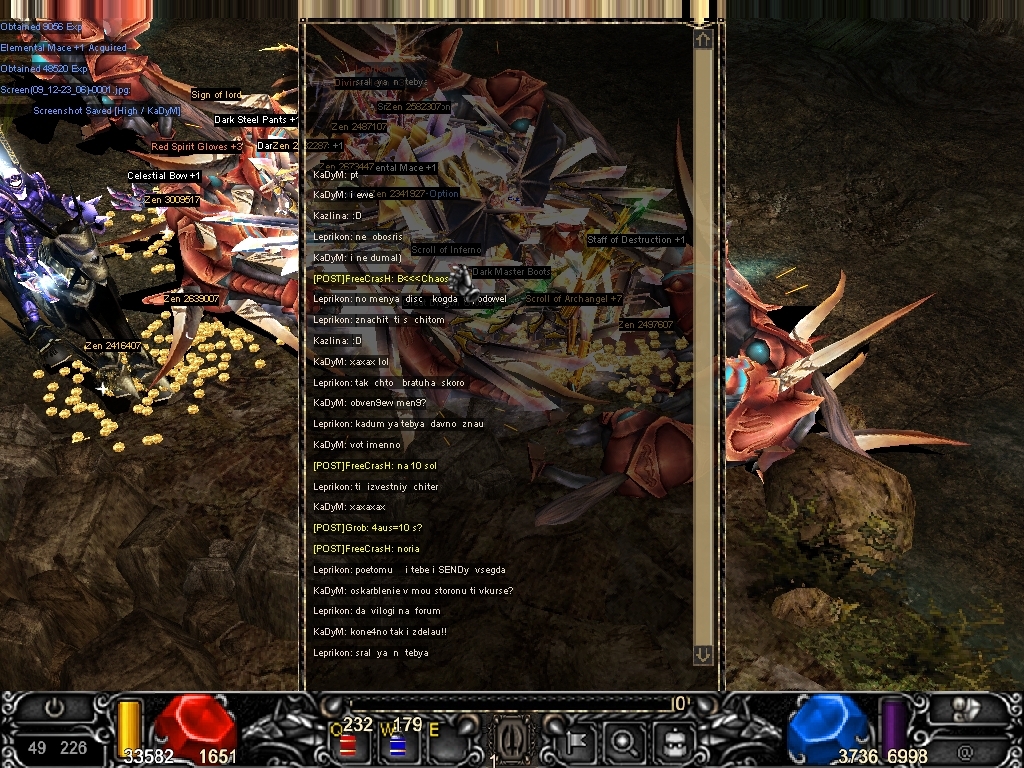Open the flag icon menu button

click(x=577, y=742)
